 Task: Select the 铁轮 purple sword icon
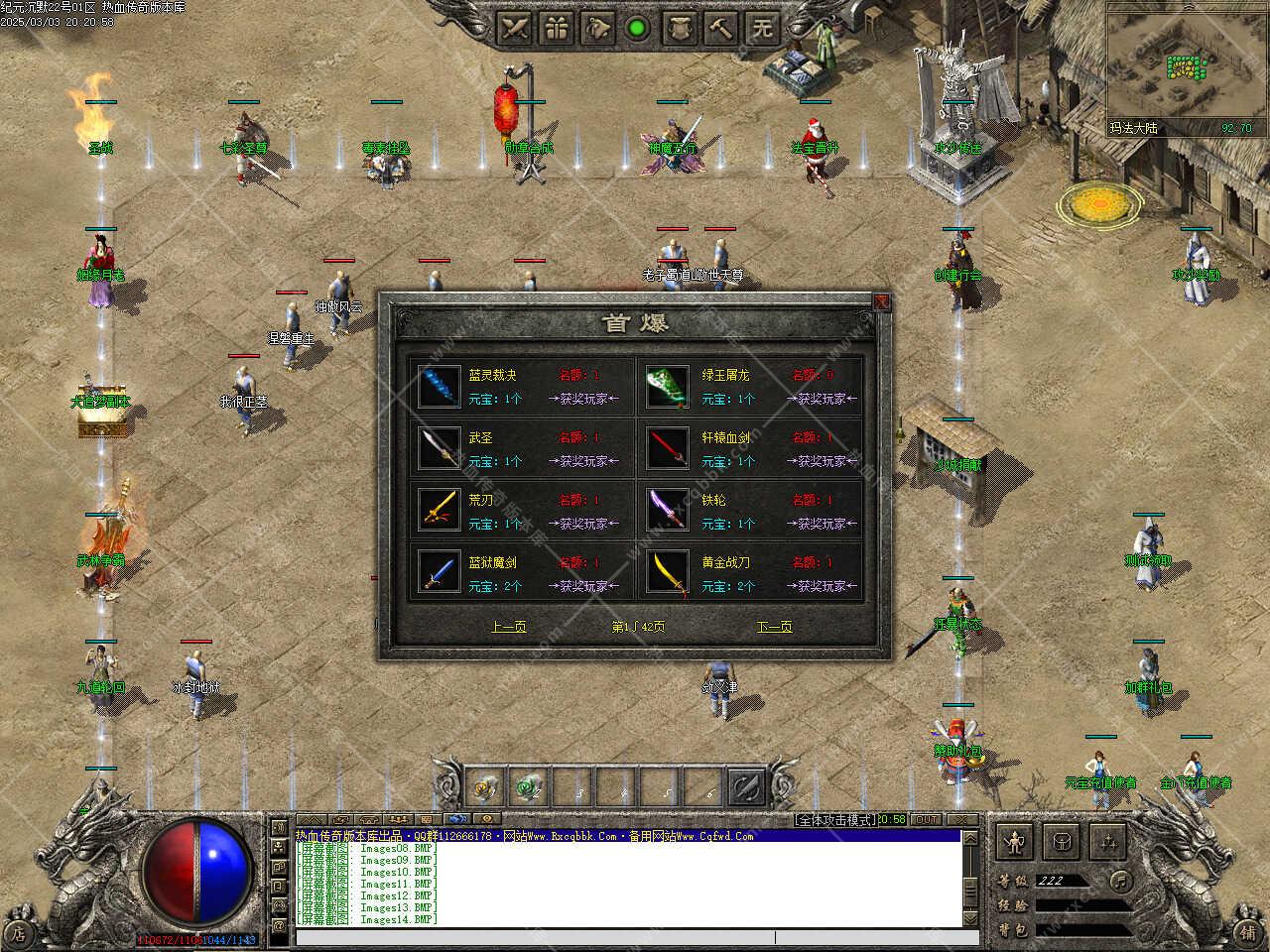(x=667, y=511)
